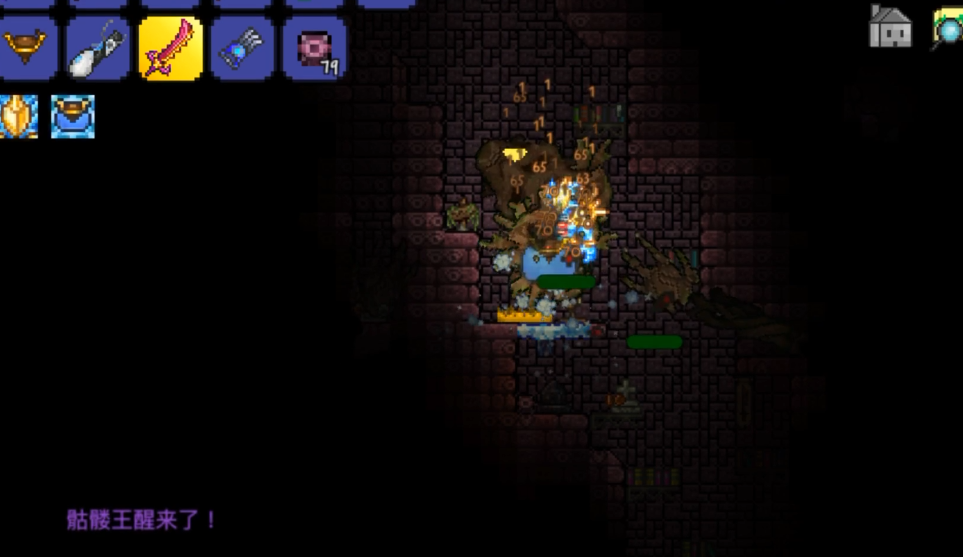
Task: Click the blue and gold buff icon
Action: pyautogui.click(x=73, y=116)
